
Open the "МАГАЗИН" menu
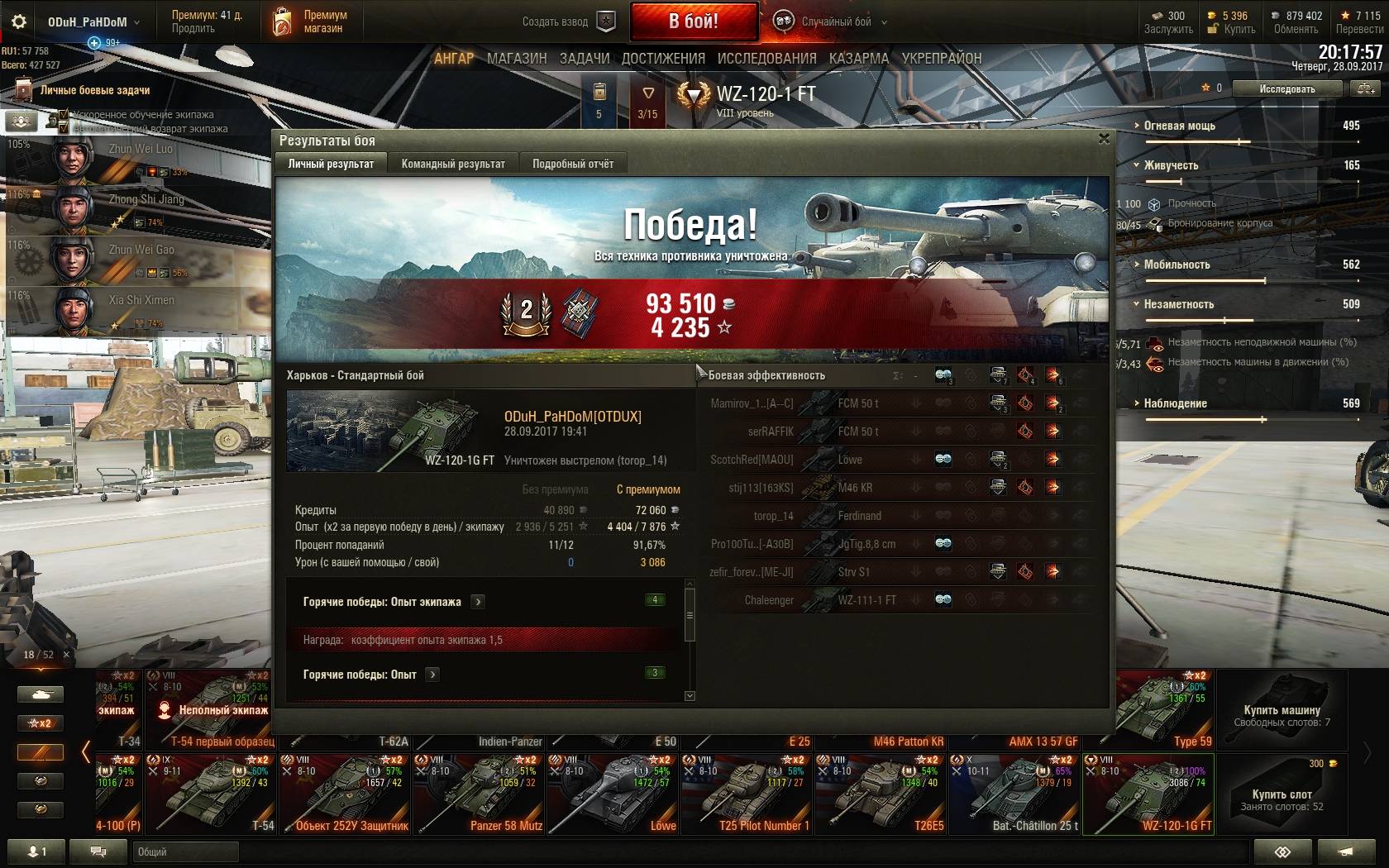coord(517,59)
